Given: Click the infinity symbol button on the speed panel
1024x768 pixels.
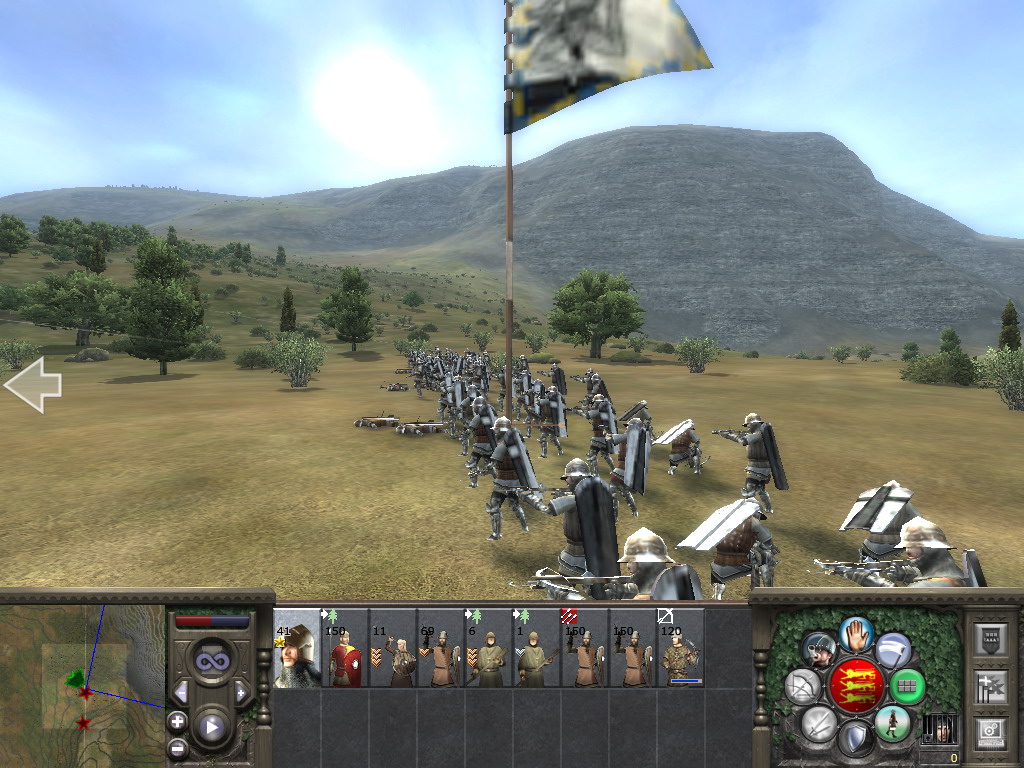Looking at the screenshot, I should pyautogui.click(x=211, y=661).
